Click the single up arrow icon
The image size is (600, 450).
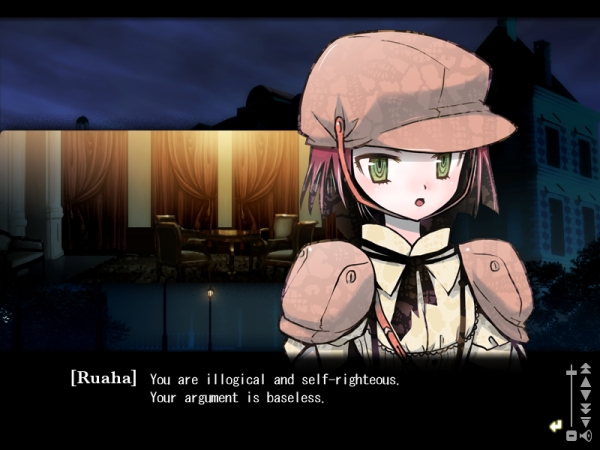(586, 382)
